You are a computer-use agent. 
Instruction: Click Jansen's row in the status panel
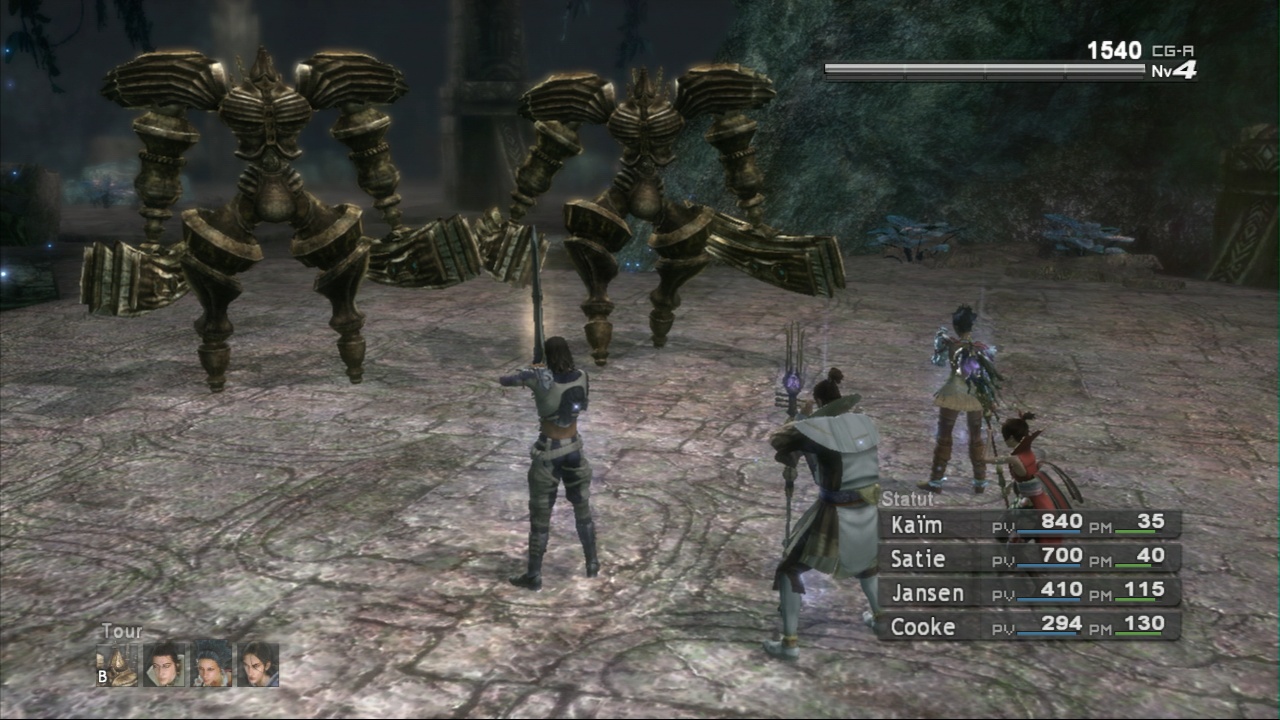[x=1029, y=592]
